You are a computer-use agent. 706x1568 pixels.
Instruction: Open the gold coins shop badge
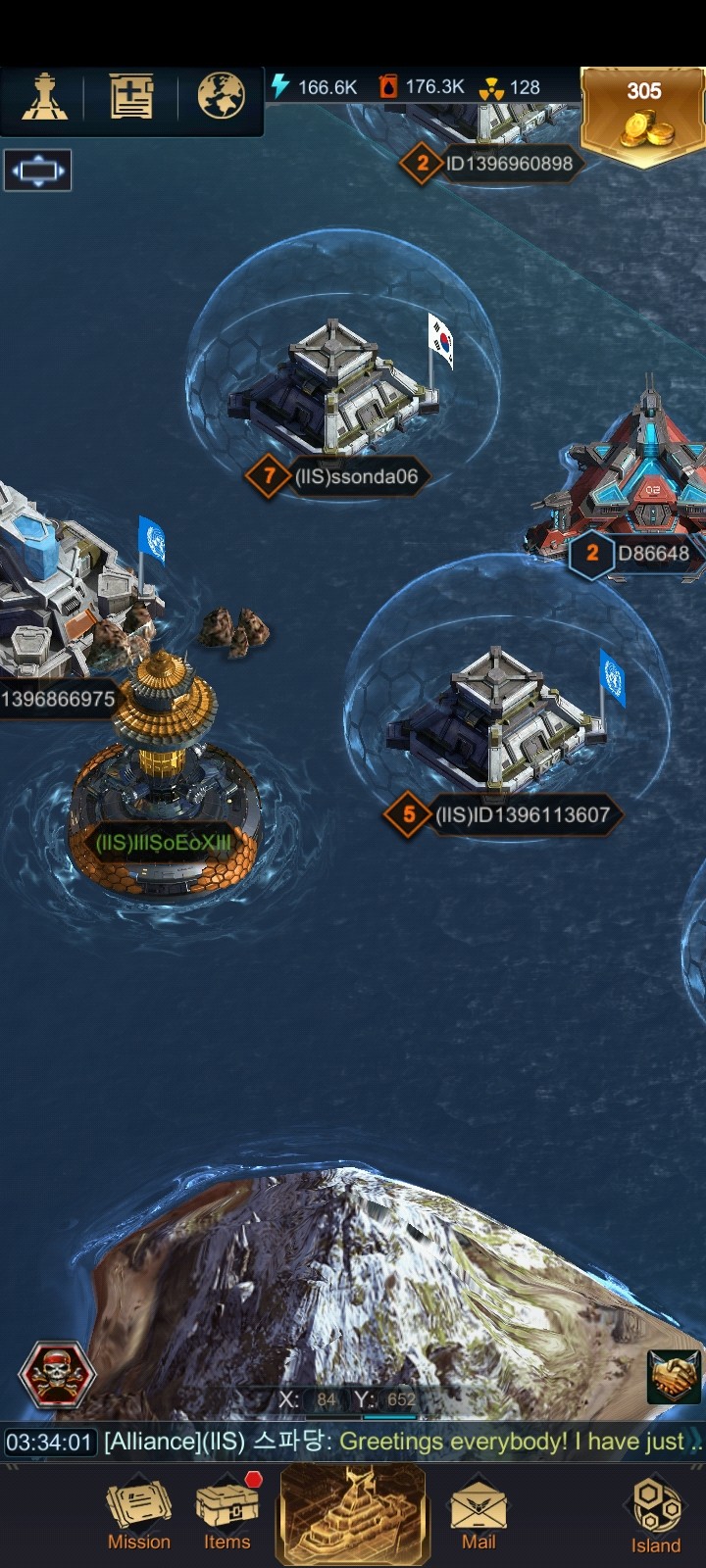[643, 116]
